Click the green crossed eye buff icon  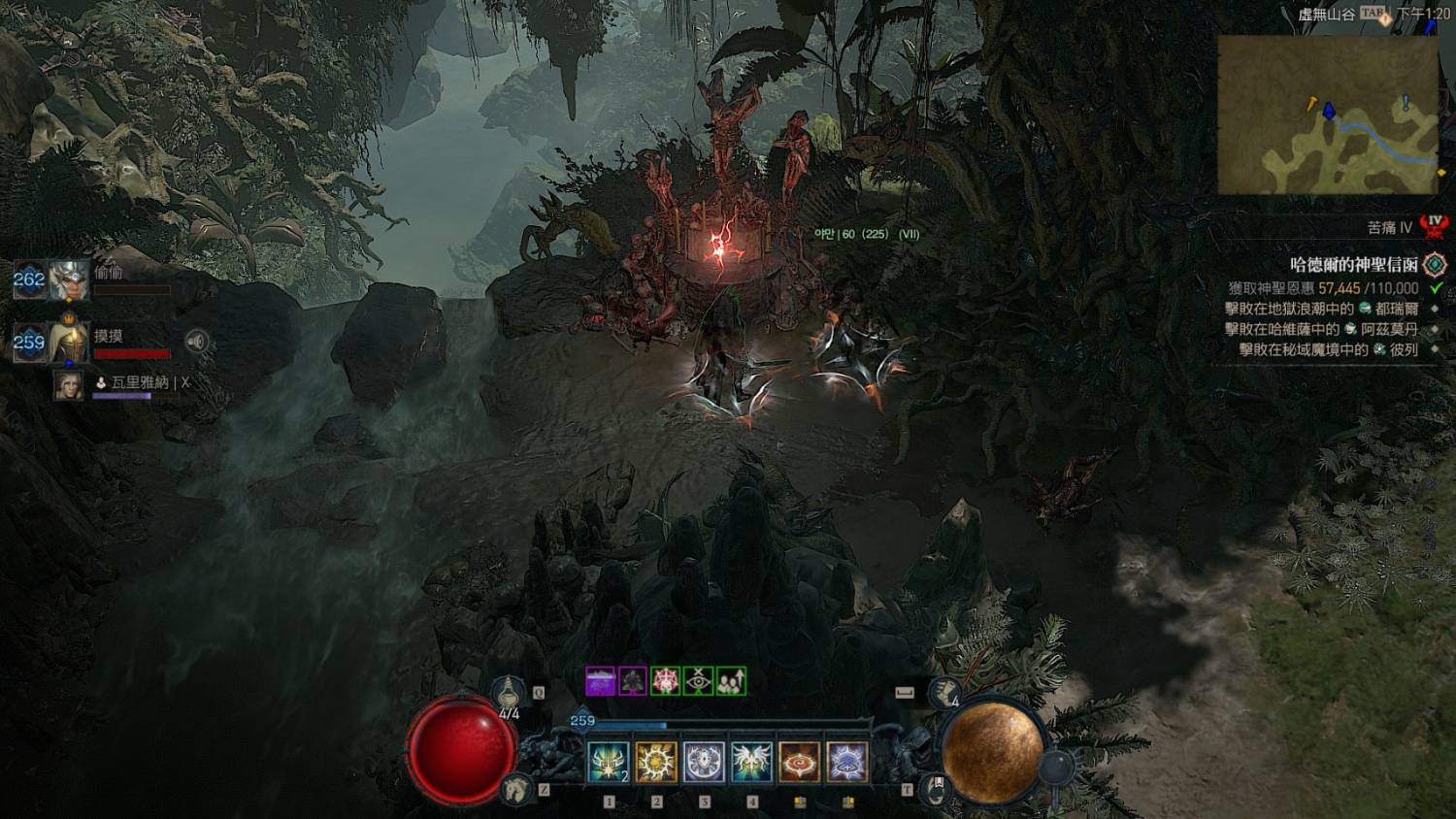pyautogui.click(x=699, y=681)
